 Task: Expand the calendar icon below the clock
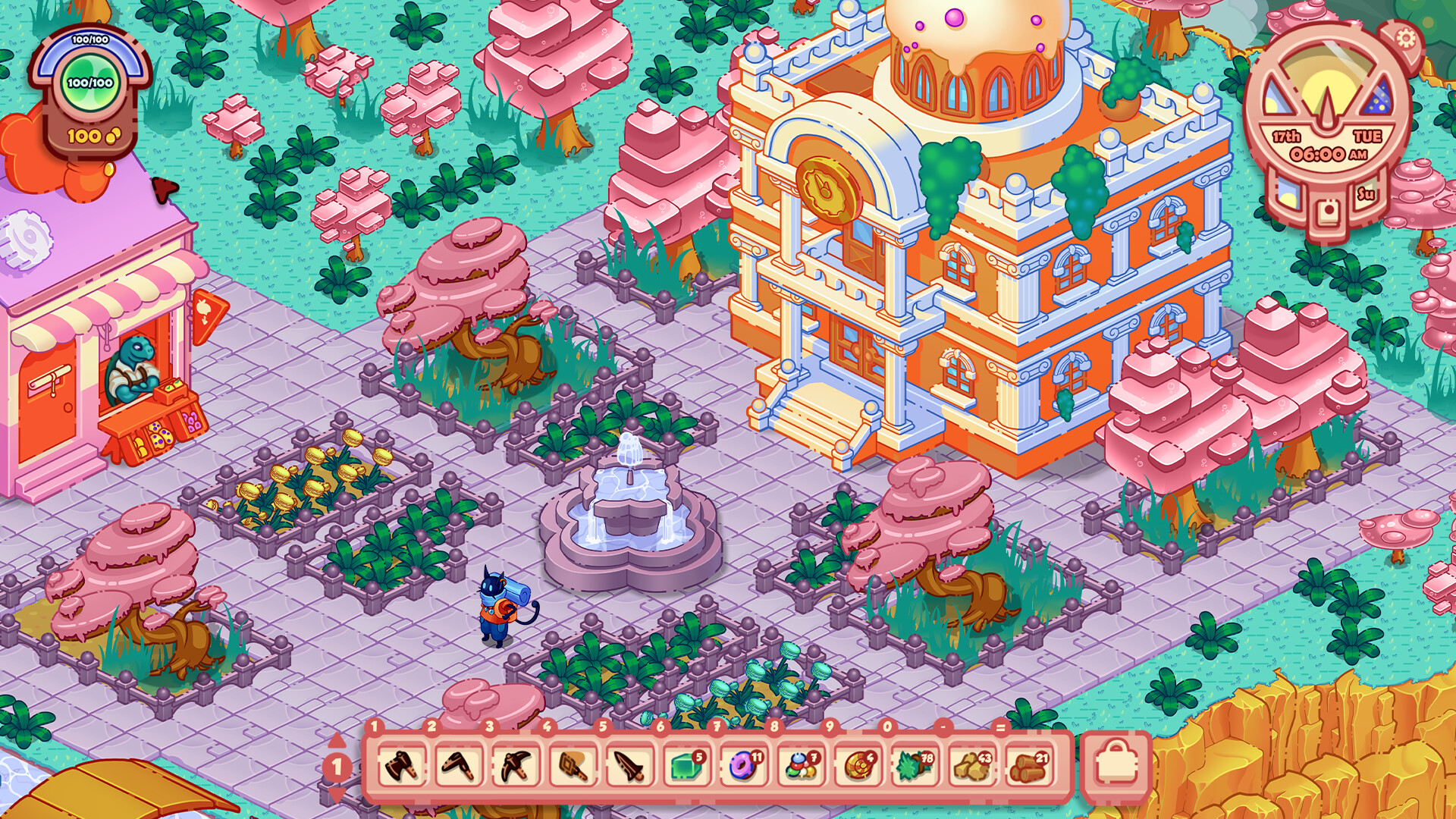1328,209
